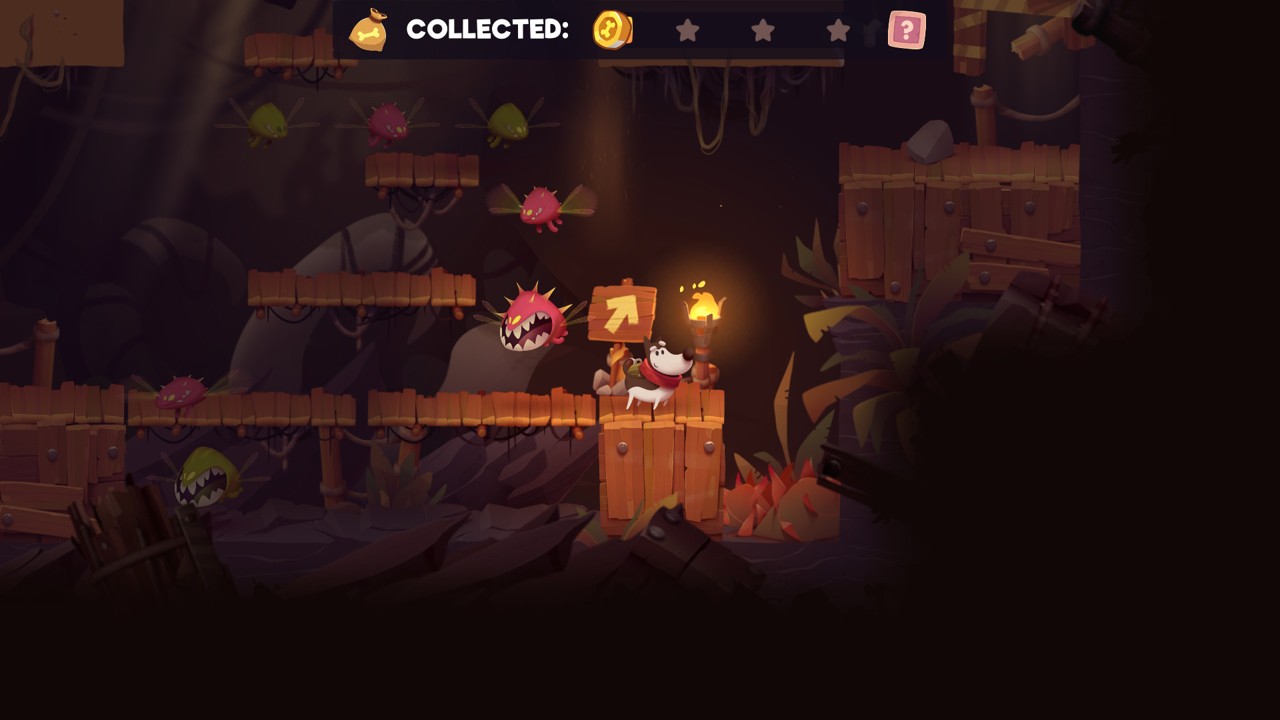Select the collected gold coin icon
1280x720 pixels.
[x=612, y=30]
